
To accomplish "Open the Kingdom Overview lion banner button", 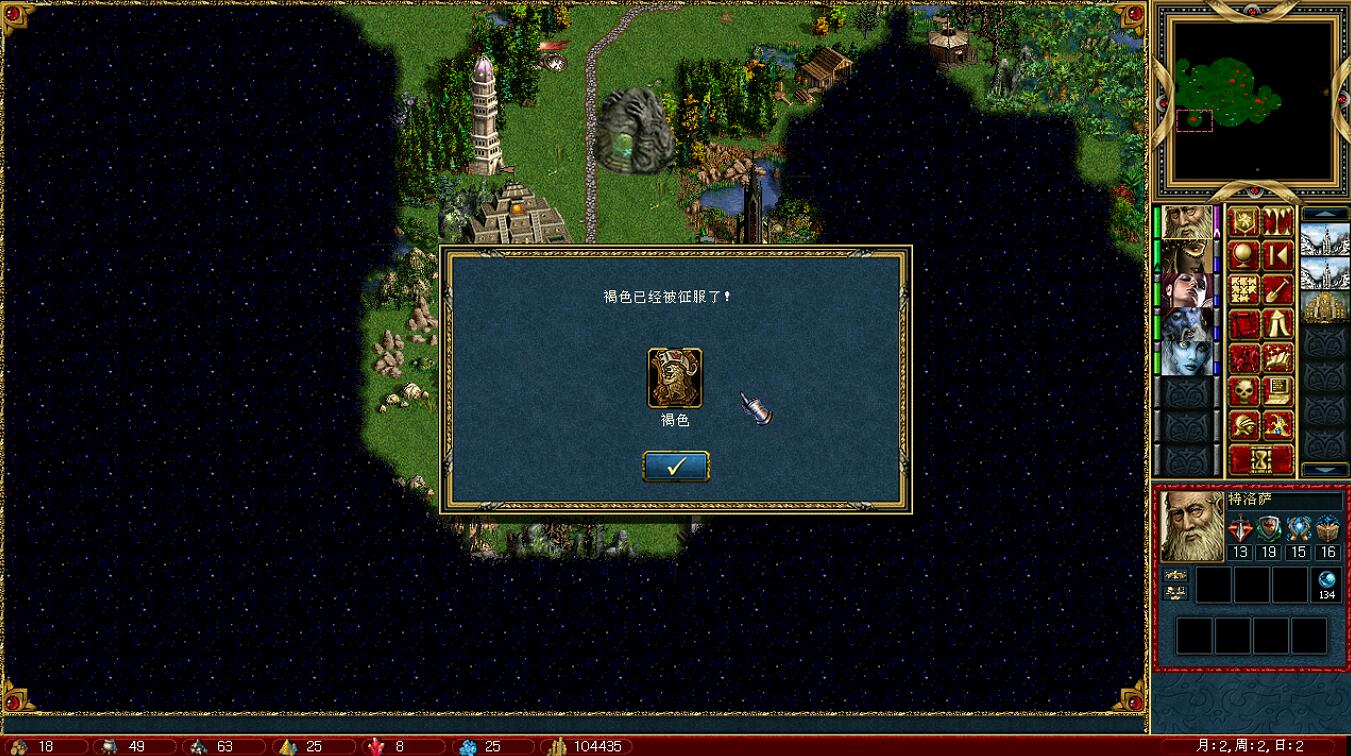I will (x=1244, y=221).
